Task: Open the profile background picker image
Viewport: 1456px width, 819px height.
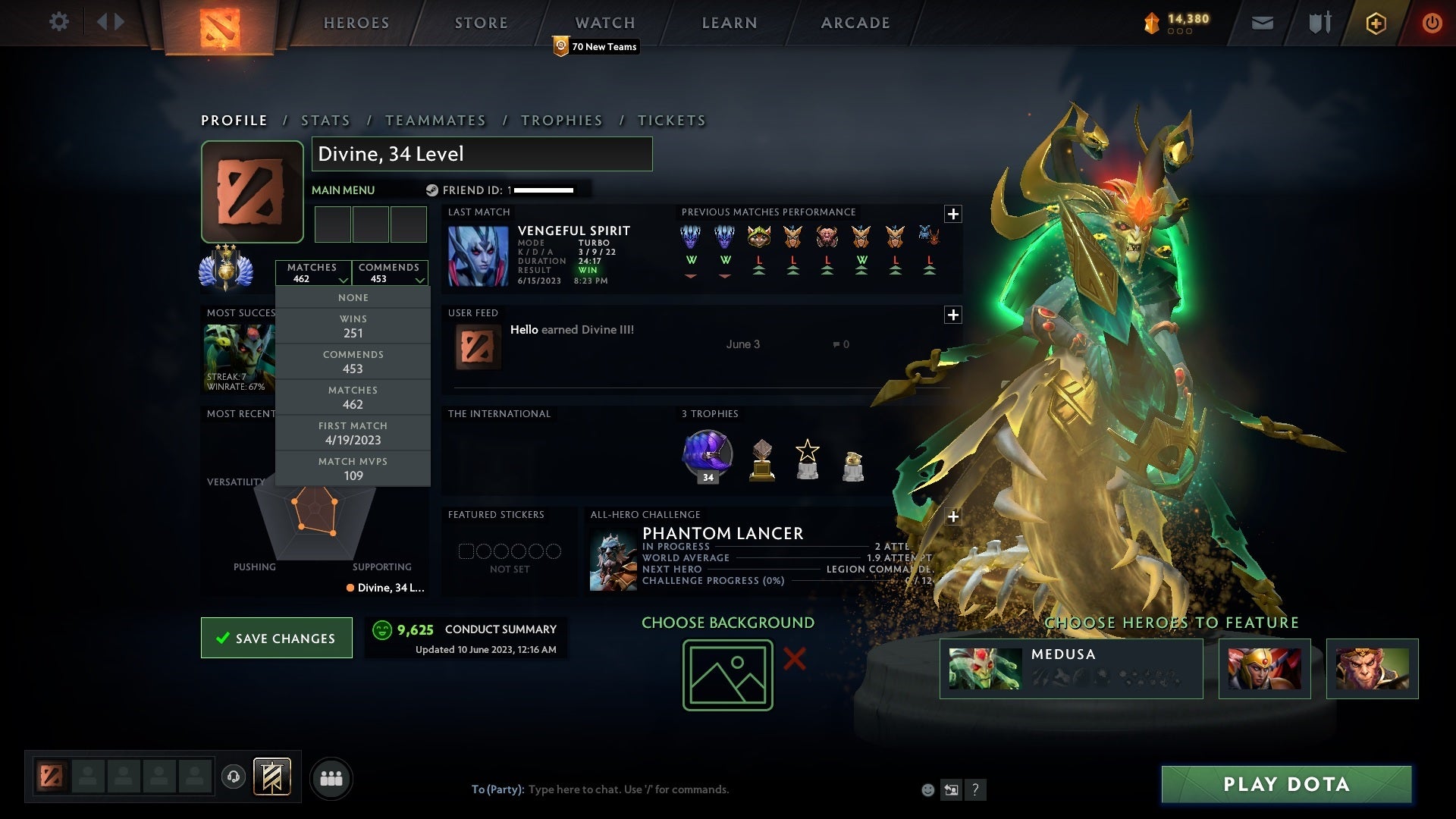Action: pos(727,675)
